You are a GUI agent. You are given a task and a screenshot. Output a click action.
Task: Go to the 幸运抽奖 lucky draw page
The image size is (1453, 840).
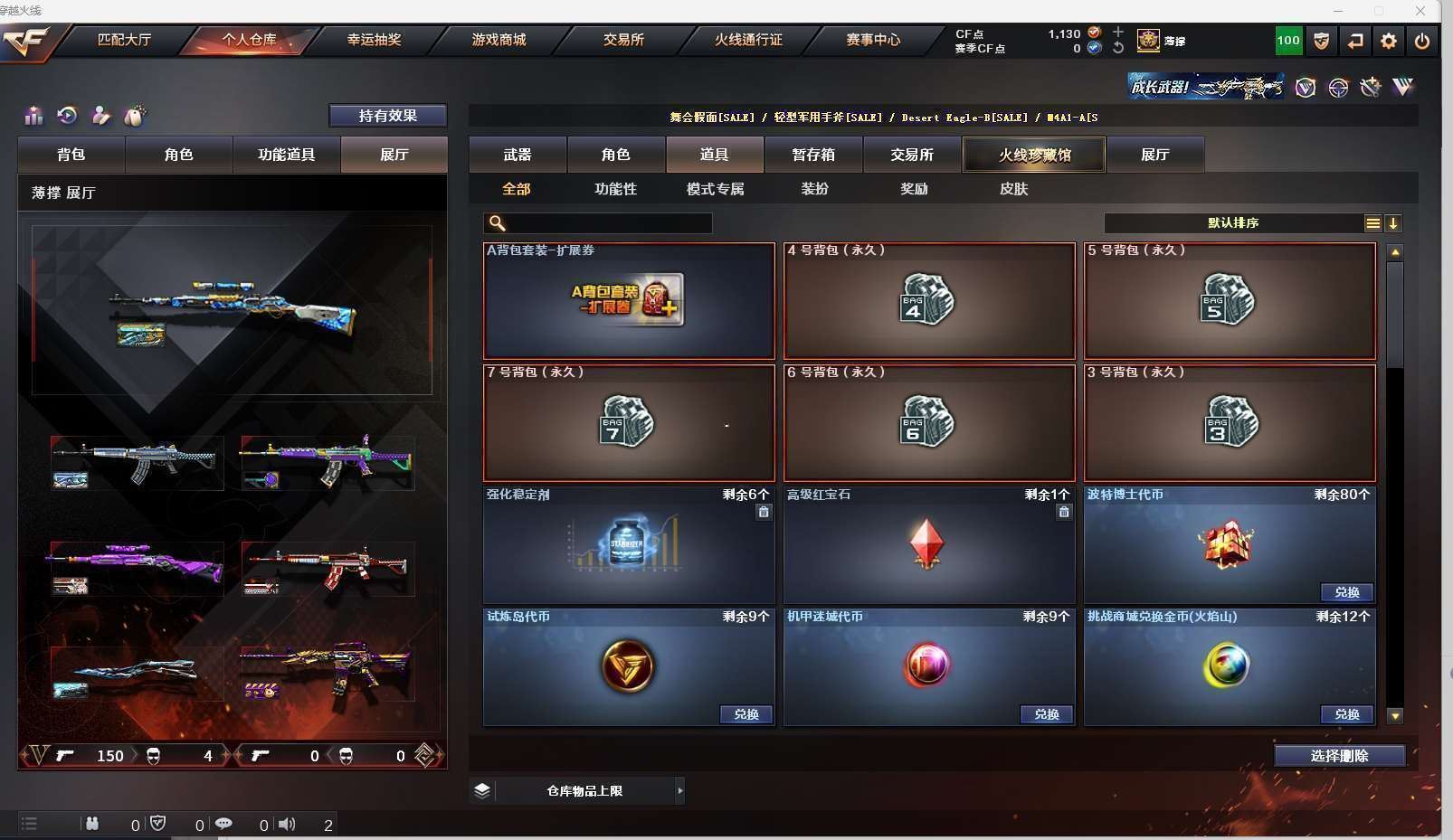[374, 40]
